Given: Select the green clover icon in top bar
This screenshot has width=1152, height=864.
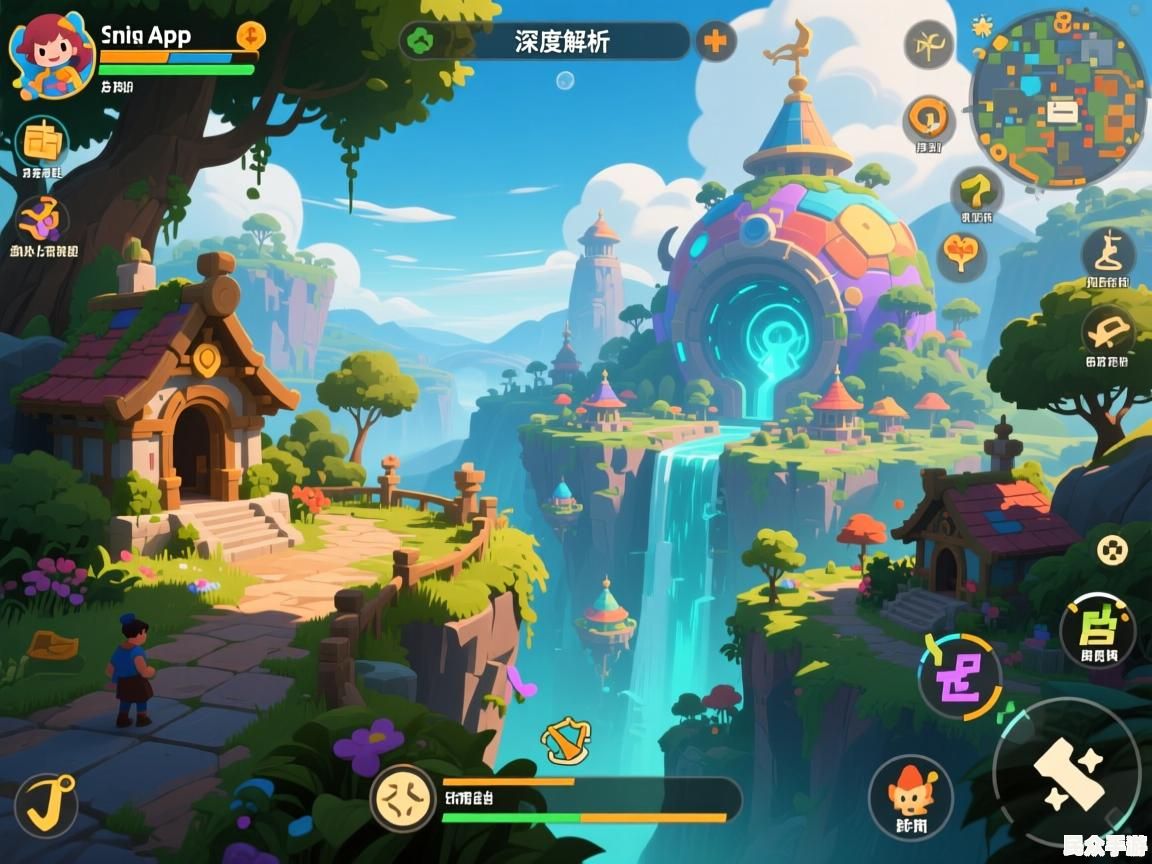Looking at the screenshot, I should [x=423, y=42].
